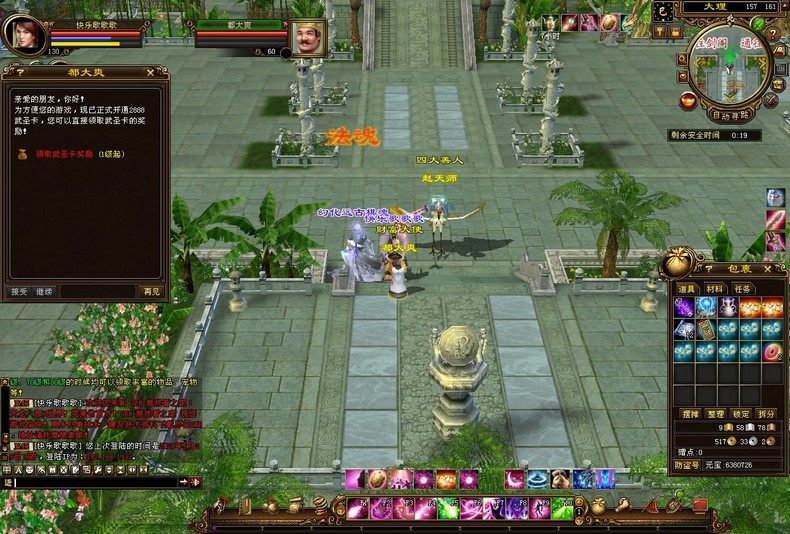Click the 再见 goodbye button
This screenshot has height=534, width=790.
(151, 291)
